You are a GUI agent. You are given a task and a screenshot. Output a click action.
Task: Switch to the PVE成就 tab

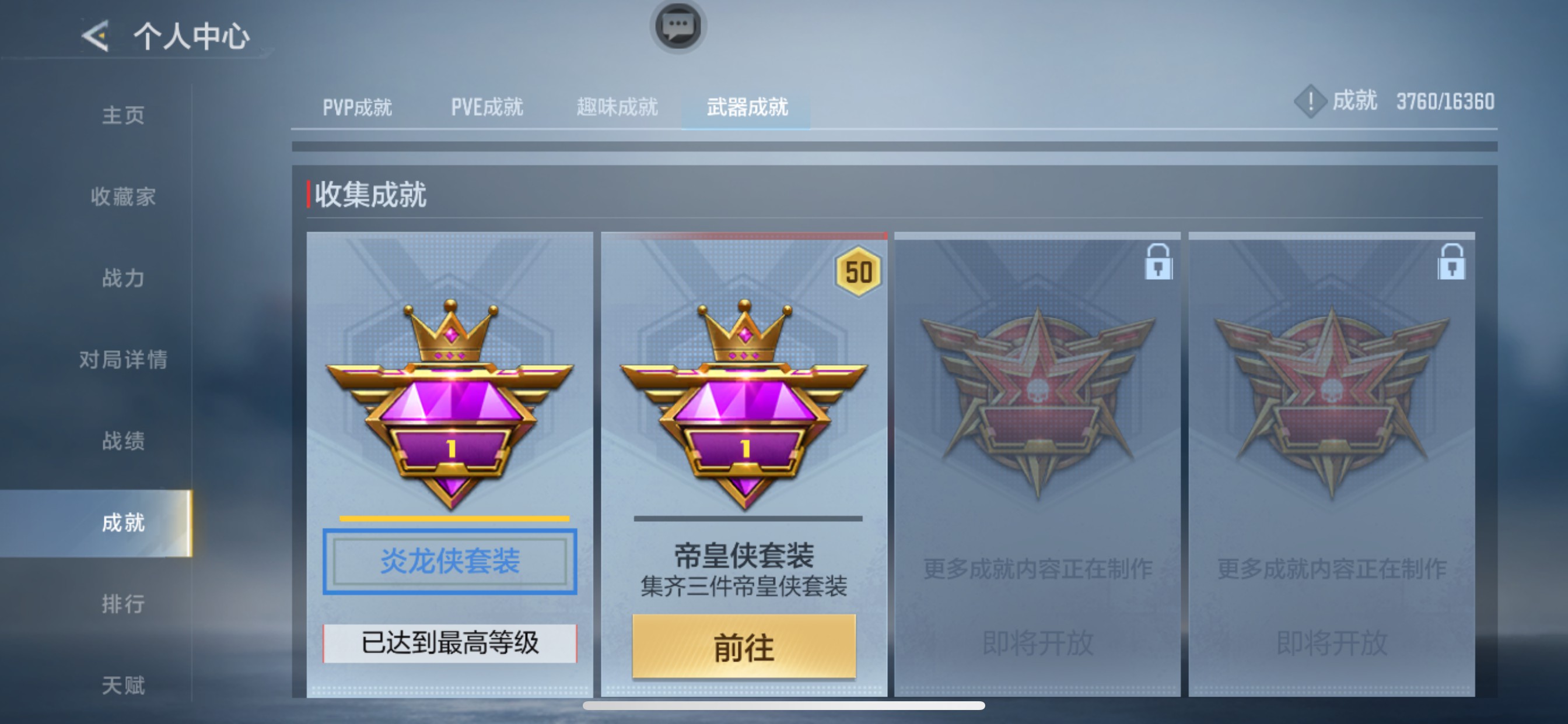(x=487, y=108)
